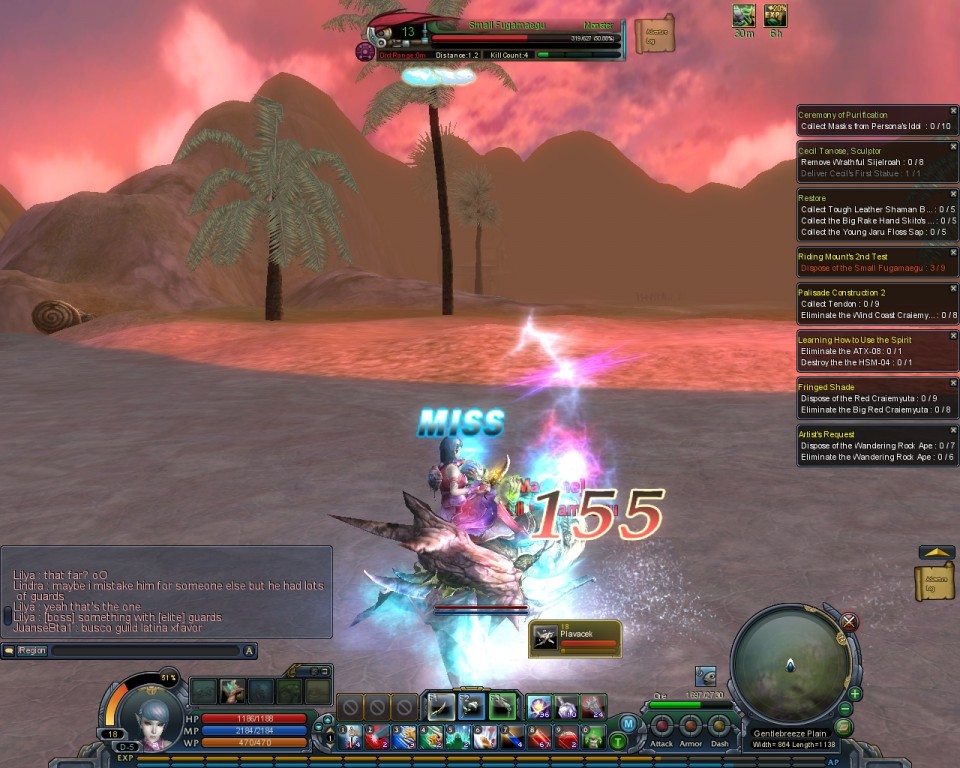Click the green T round button
Screen dimensions: 960x768
619,741
